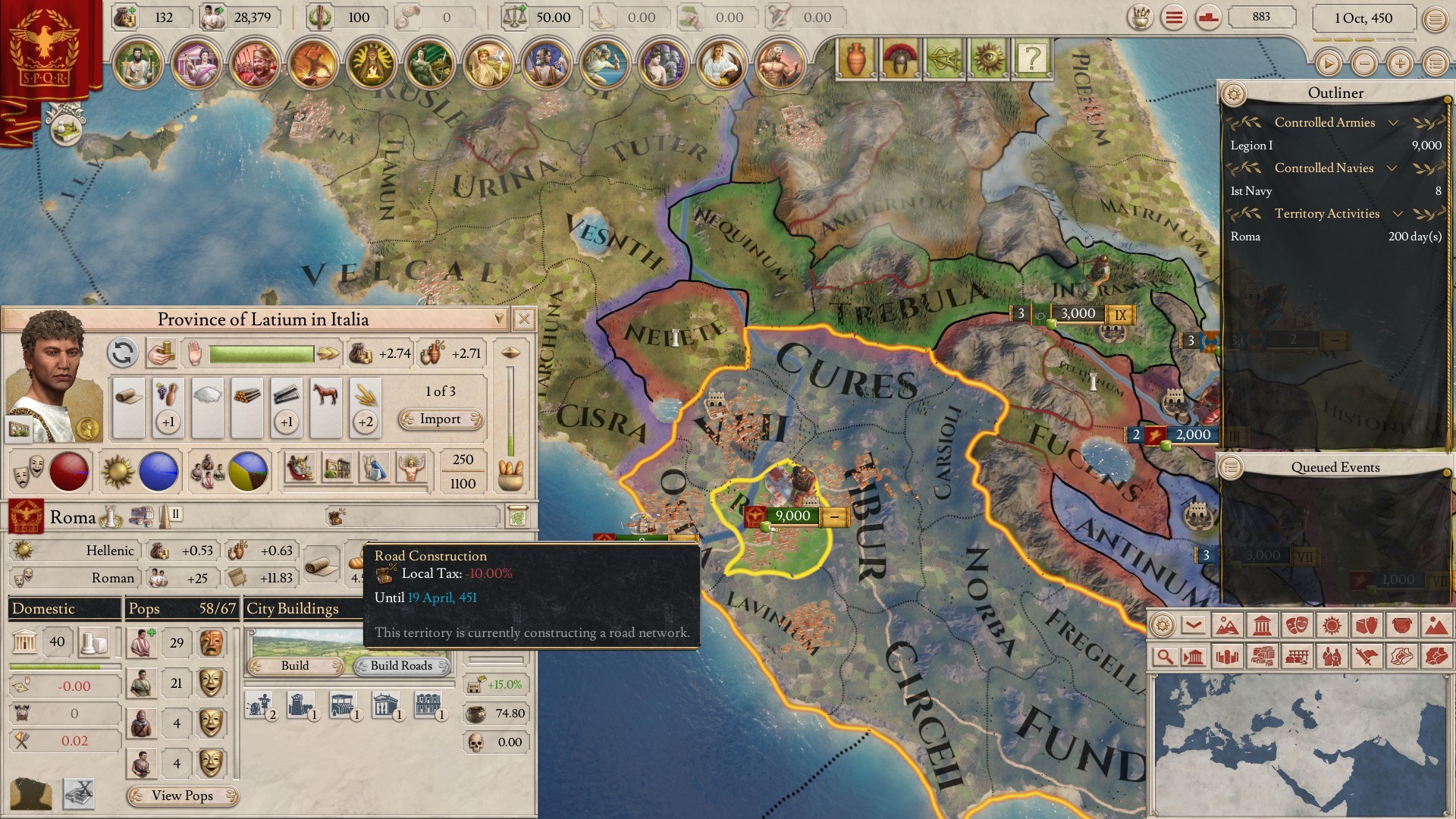Viewport: 1456px width, 819px height.
Task: Open the Build city buildings button
Action: coord(296,666)
